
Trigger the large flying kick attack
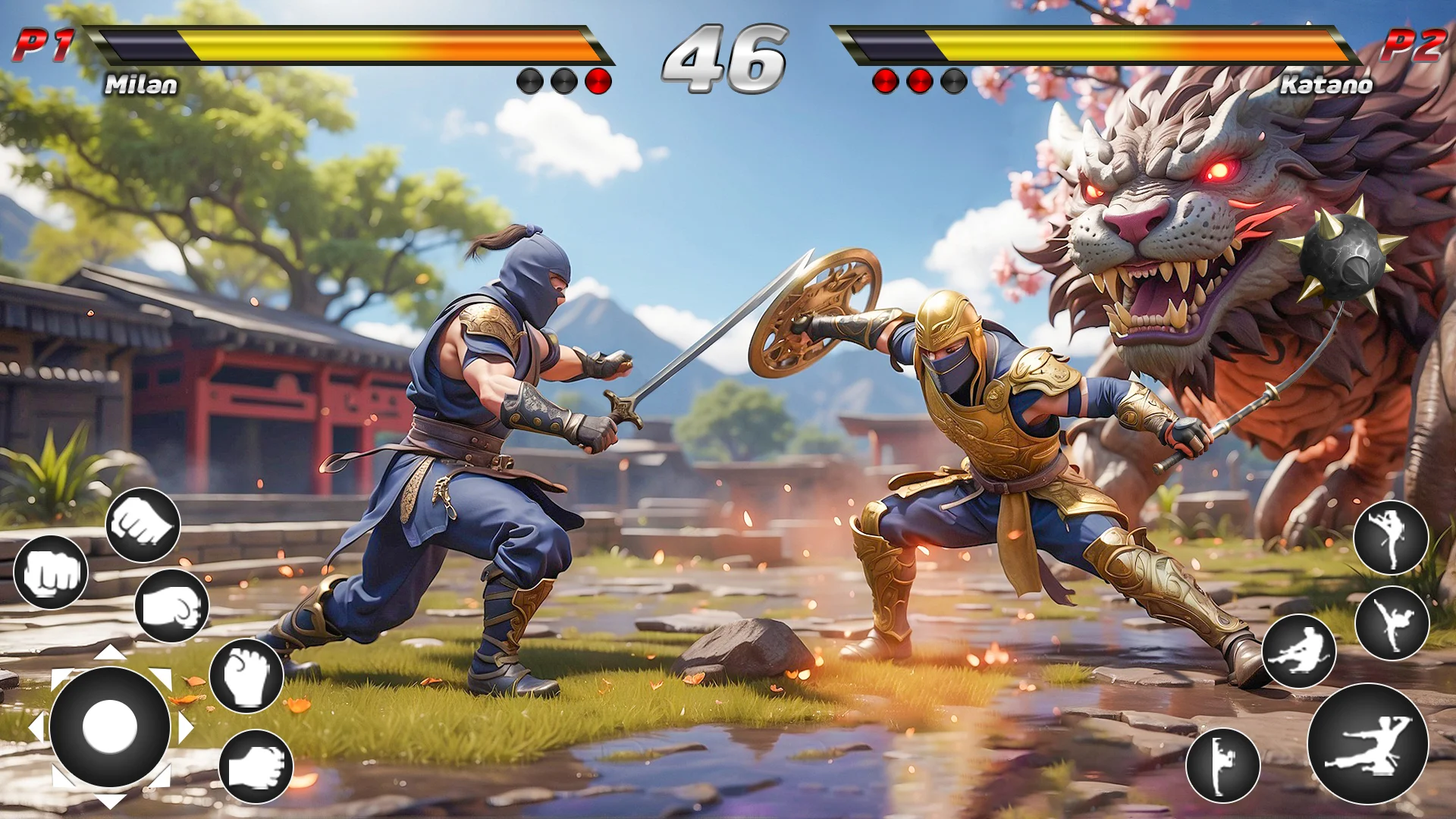1367,744
